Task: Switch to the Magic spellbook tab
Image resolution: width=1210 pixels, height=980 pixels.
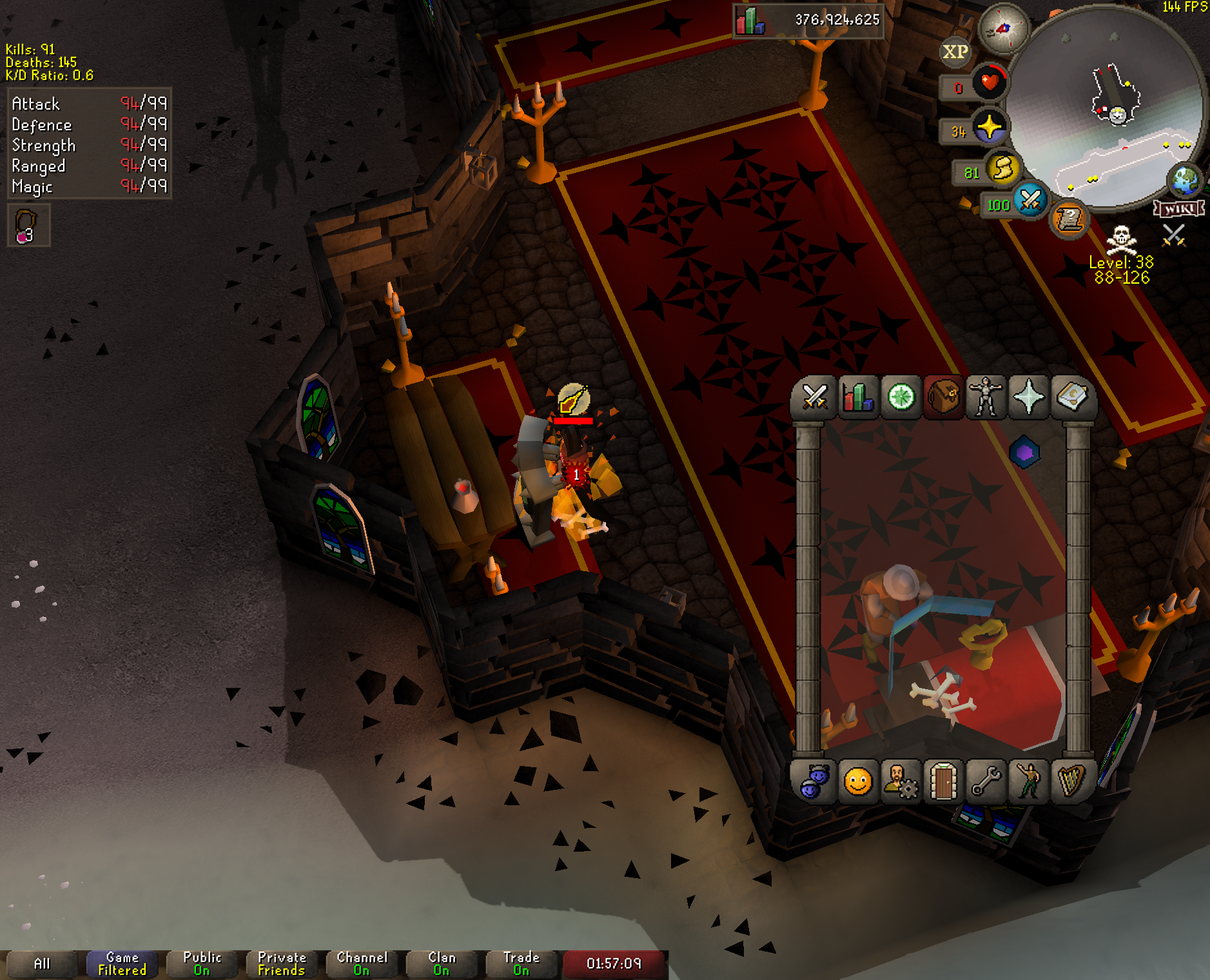Action: tap(1071, 397)
